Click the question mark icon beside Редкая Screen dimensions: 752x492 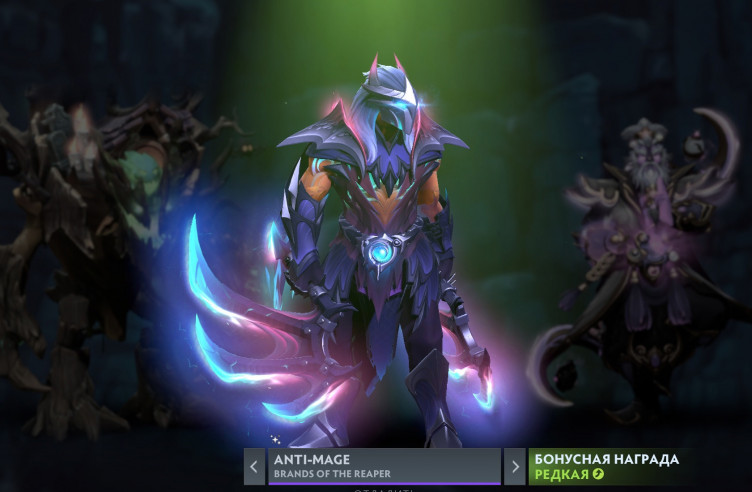(x=598, y=474)
